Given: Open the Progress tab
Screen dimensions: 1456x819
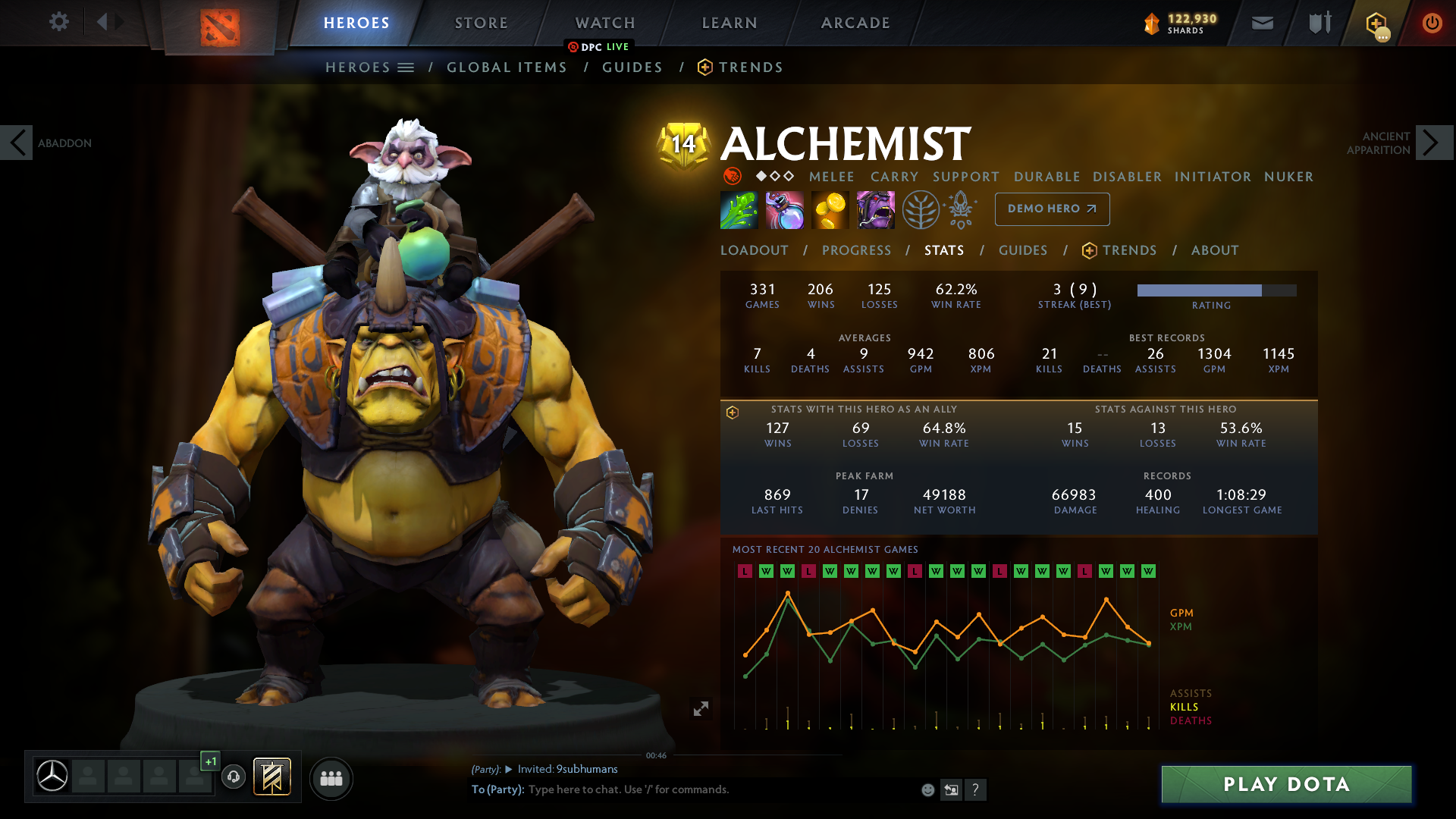Looking at the screenshot, I should (856, 250).
